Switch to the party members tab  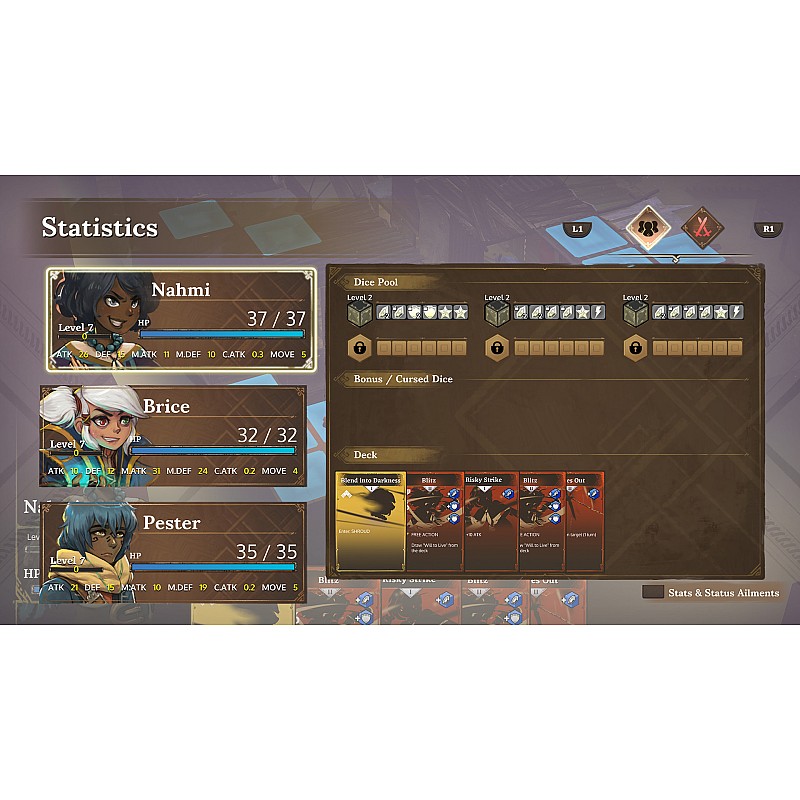click(647, 227)
